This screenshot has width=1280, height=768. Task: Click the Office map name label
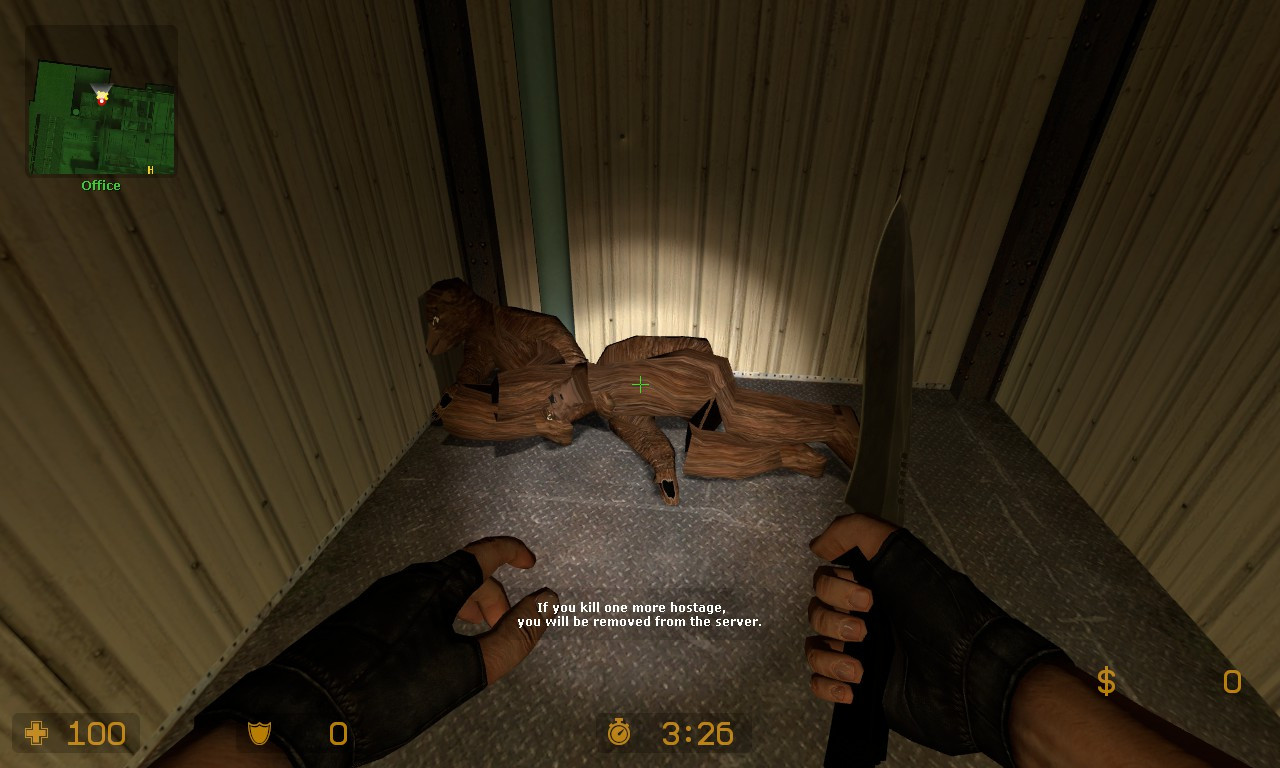point(100,185)
